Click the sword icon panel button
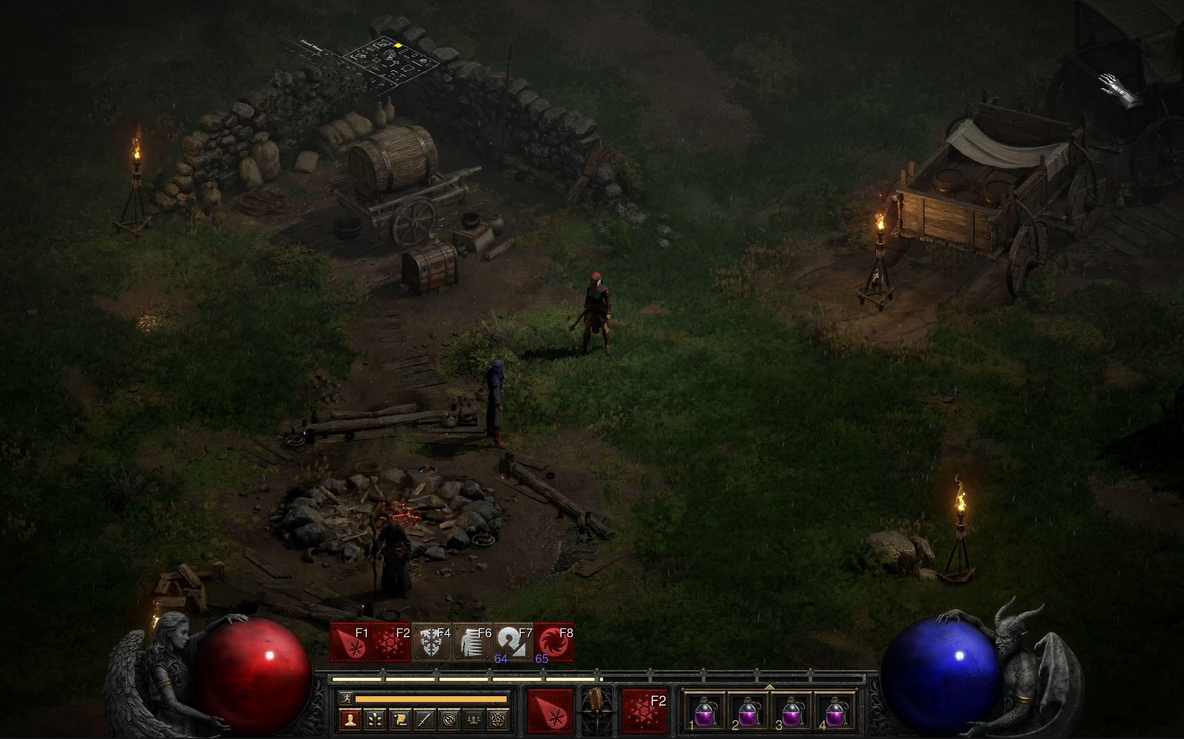The height and width of the screenshot is (739, 1184). (x=424, y=719)
